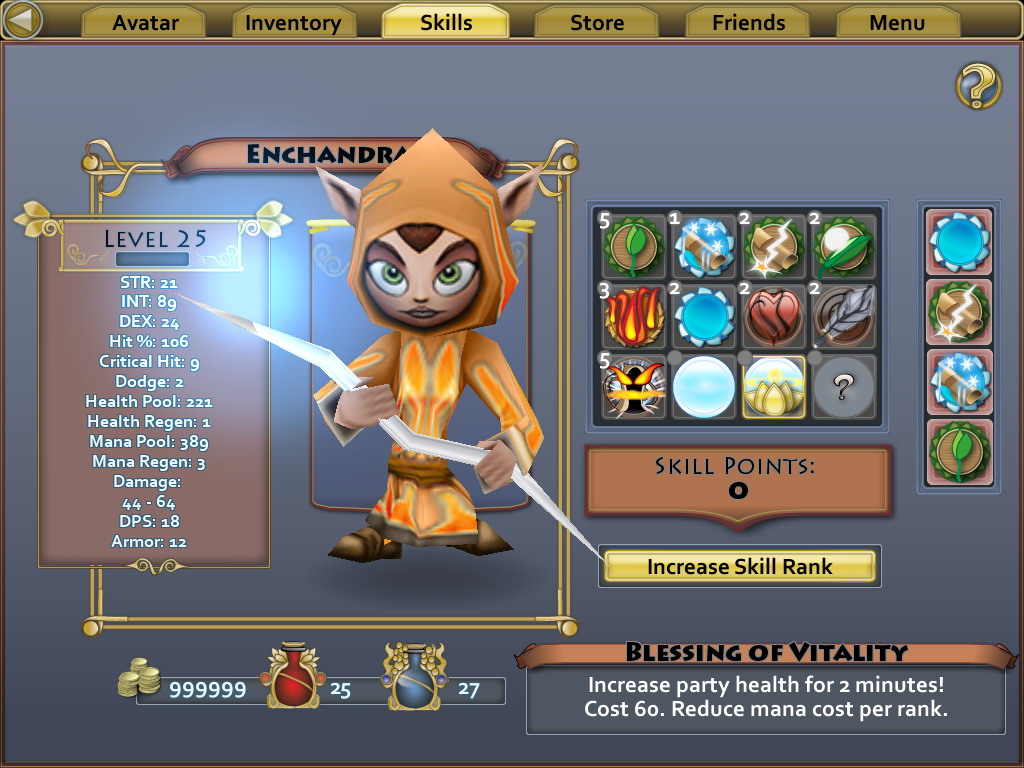Go back using the arrow button
This screenshot has height=768, width=1024.
click(22, 20)
